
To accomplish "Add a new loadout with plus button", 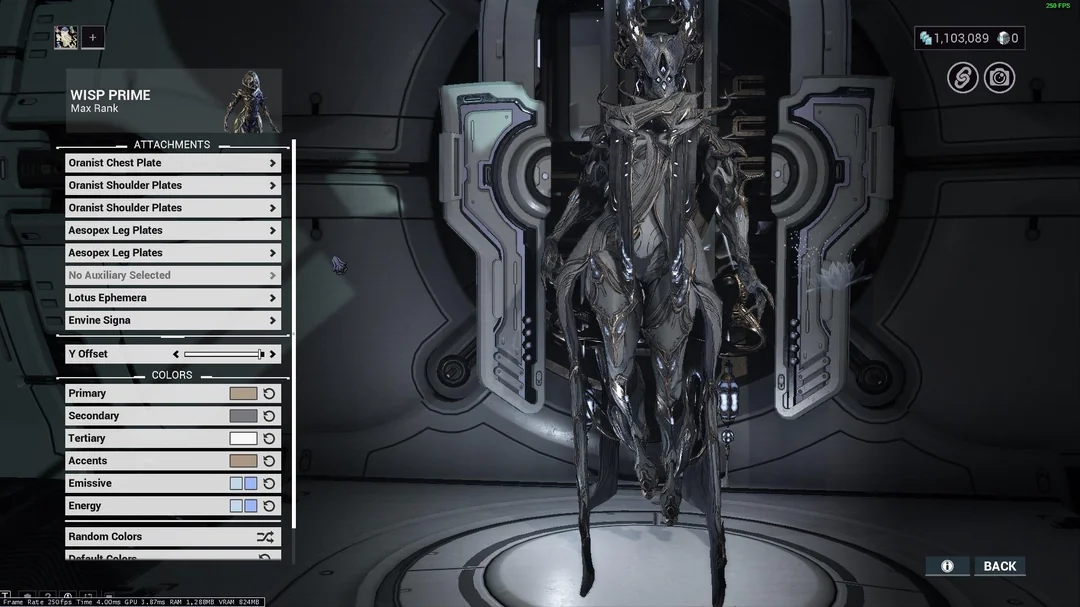I will click(x=92, y=38).
